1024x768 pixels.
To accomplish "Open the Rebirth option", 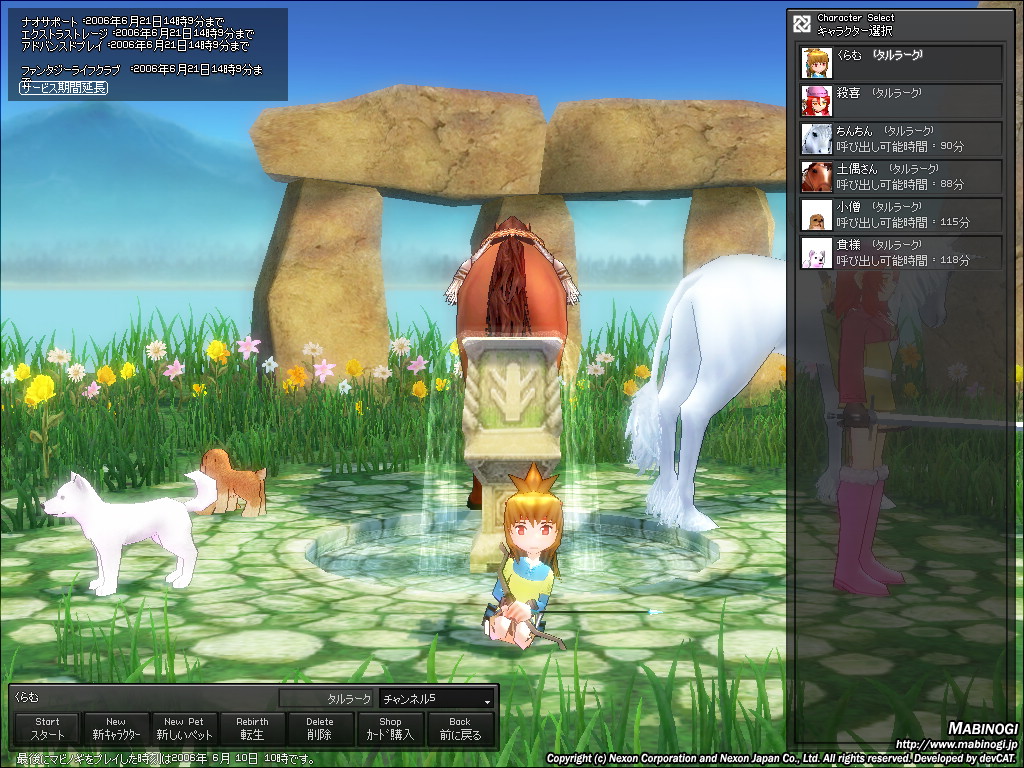I will pos(252,728).
